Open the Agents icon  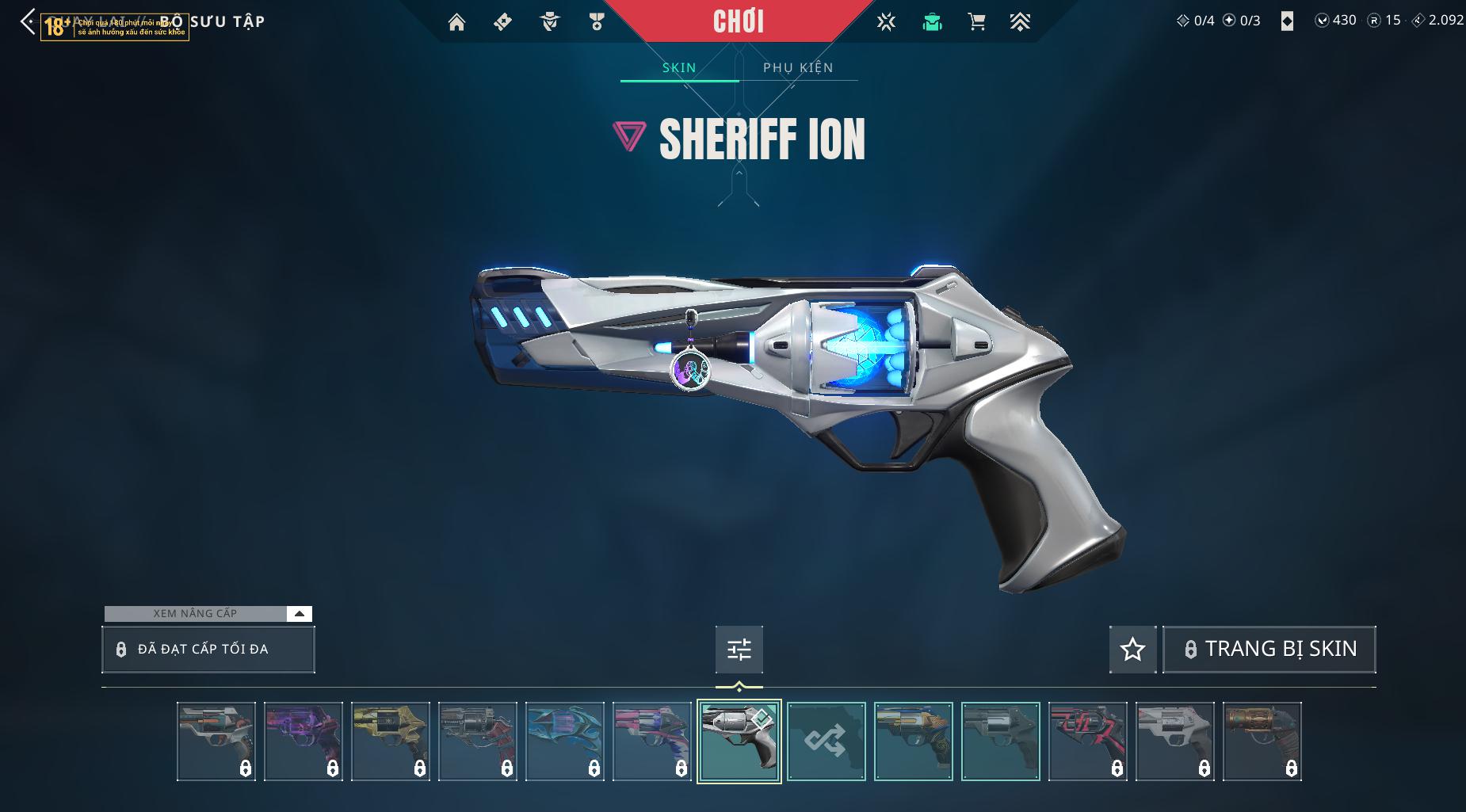[x=549, y=22]
